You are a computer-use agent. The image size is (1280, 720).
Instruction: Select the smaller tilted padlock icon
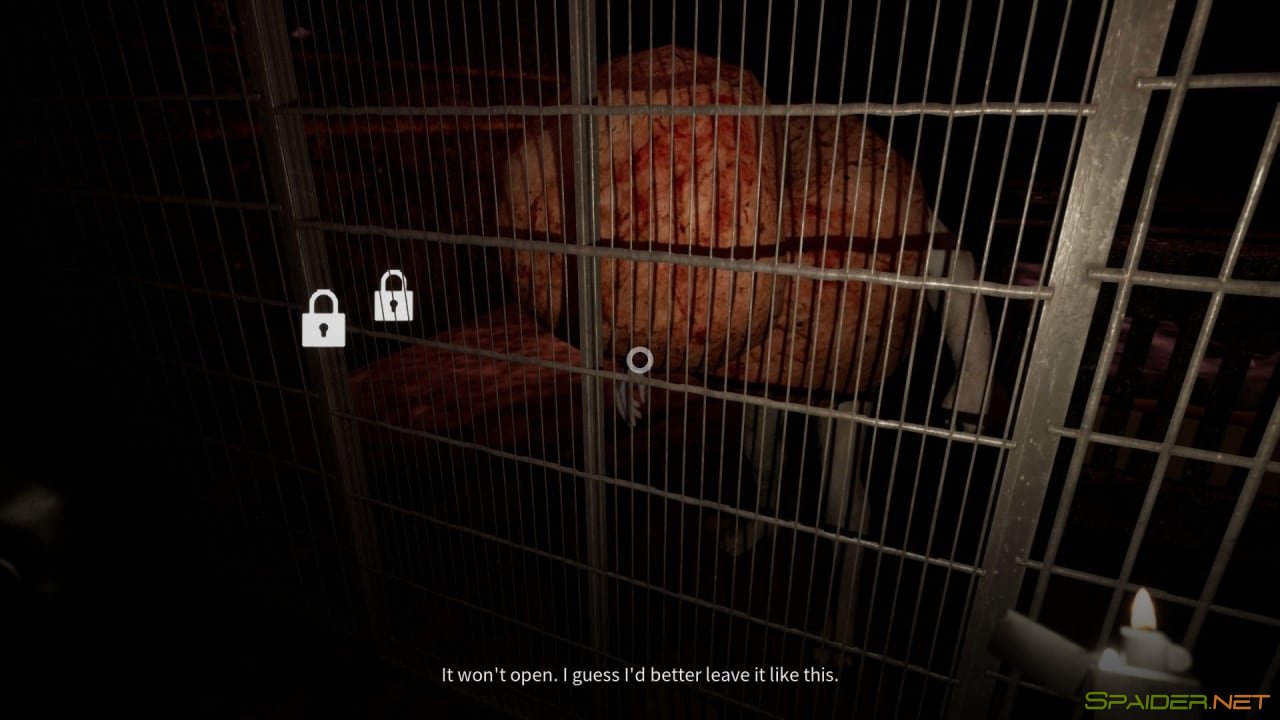tap(394, 297)
